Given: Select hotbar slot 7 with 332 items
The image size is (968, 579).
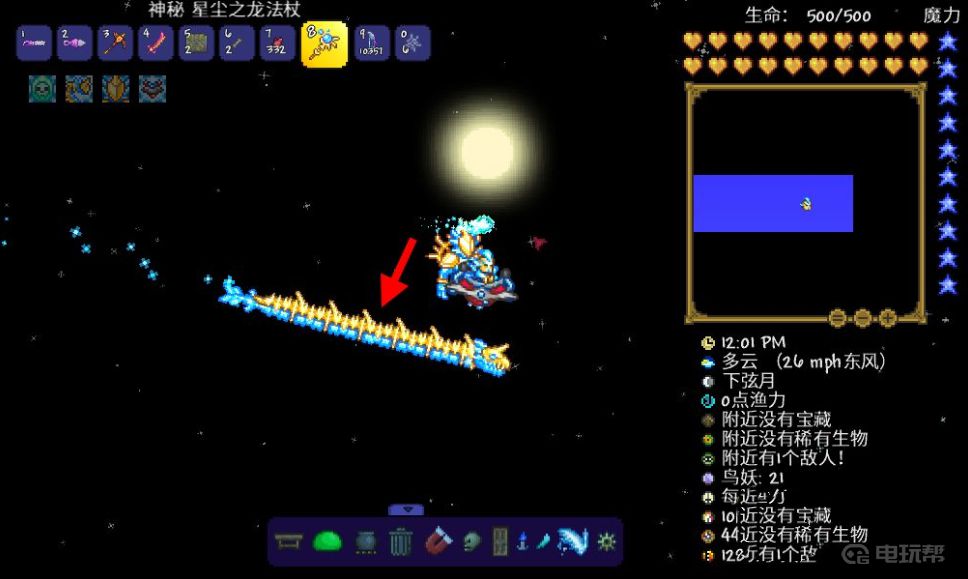Looking at the screenshot, I should pos(278,44).
